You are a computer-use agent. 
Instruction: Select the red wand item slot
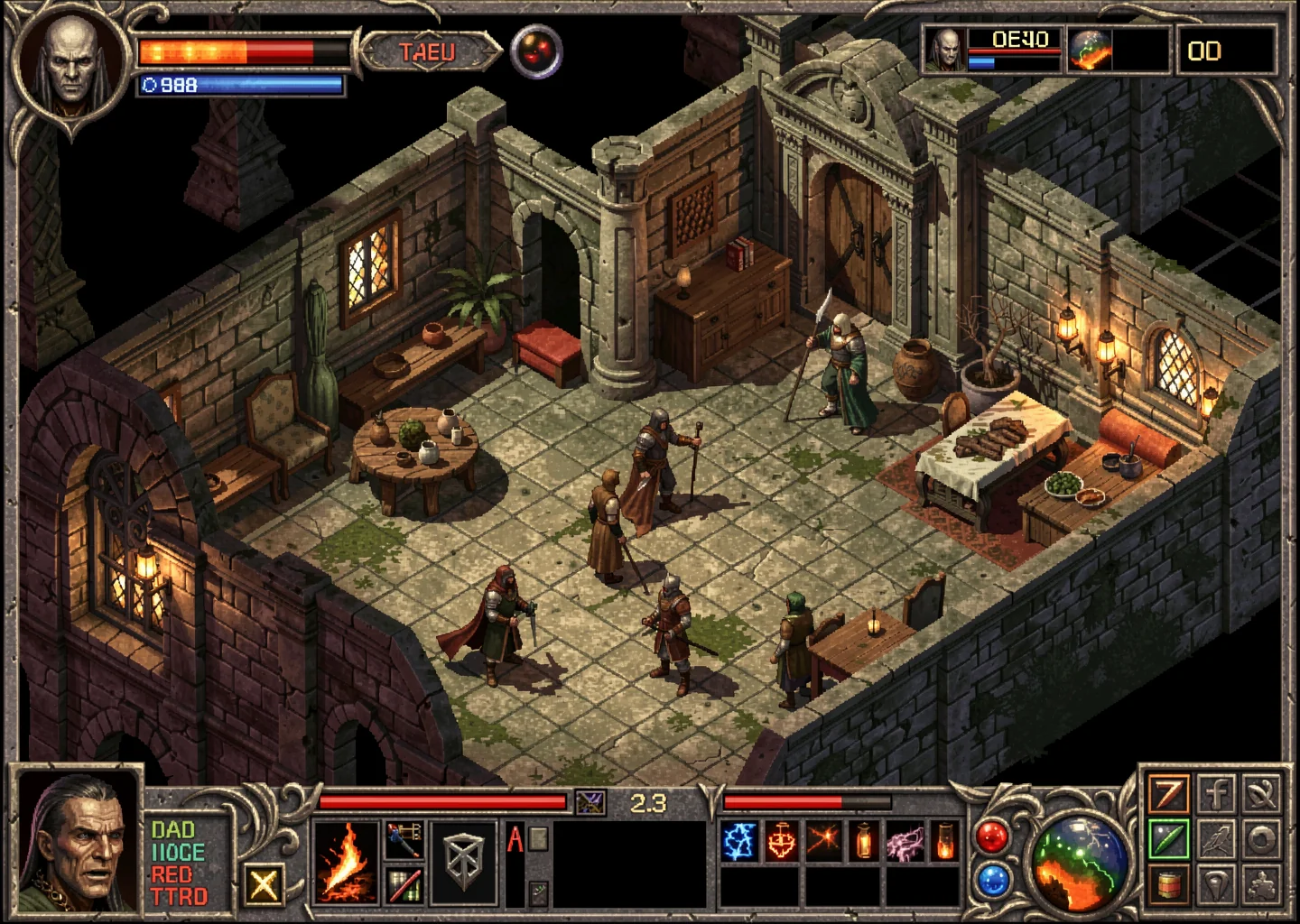(404, 884)
